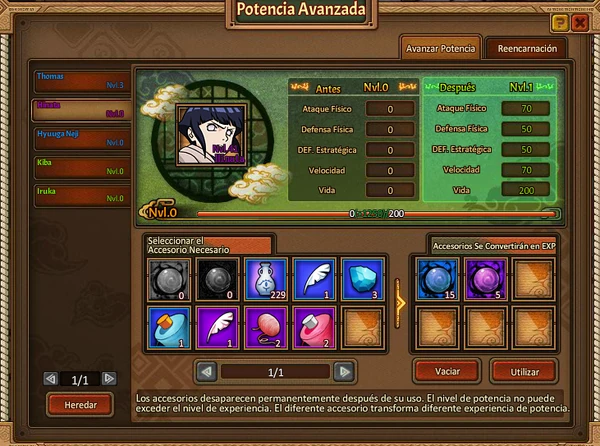Viewport: 600px width, 446px height.
Task: Open the help question mark button
Action: pos(559,22)
